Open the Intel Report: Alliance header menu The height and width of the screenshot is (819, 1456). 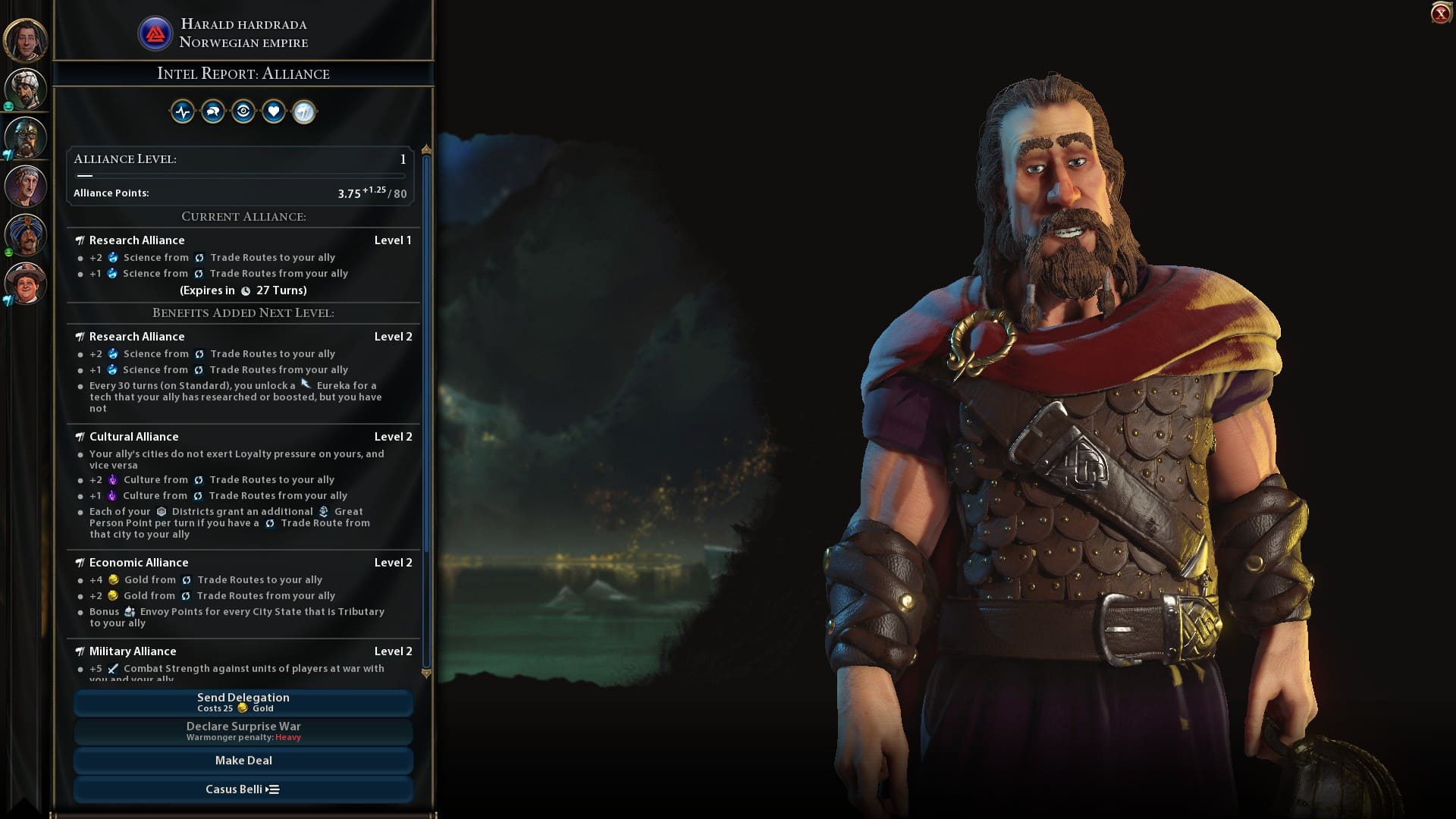pos(243,73)
